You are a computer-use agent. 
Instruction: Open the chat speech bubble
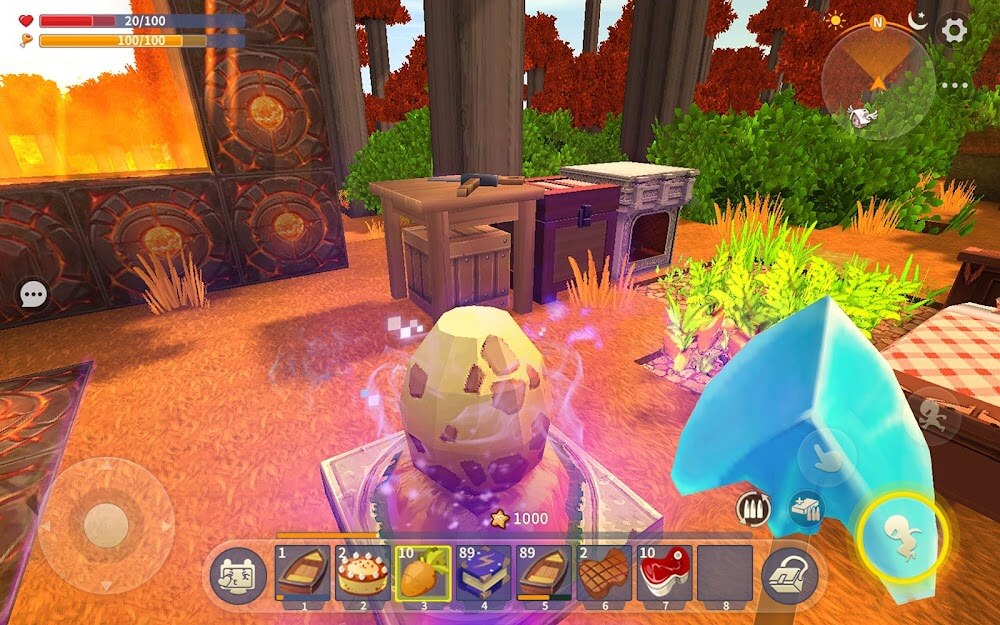34,294
